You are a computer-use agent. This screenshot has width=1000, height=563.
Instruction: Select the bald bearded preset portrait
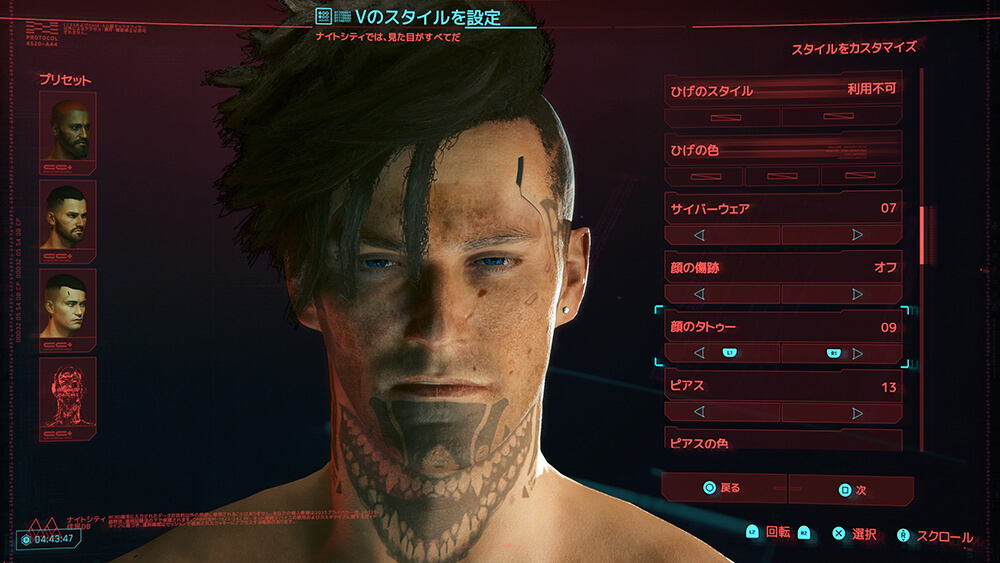[68, 127]
